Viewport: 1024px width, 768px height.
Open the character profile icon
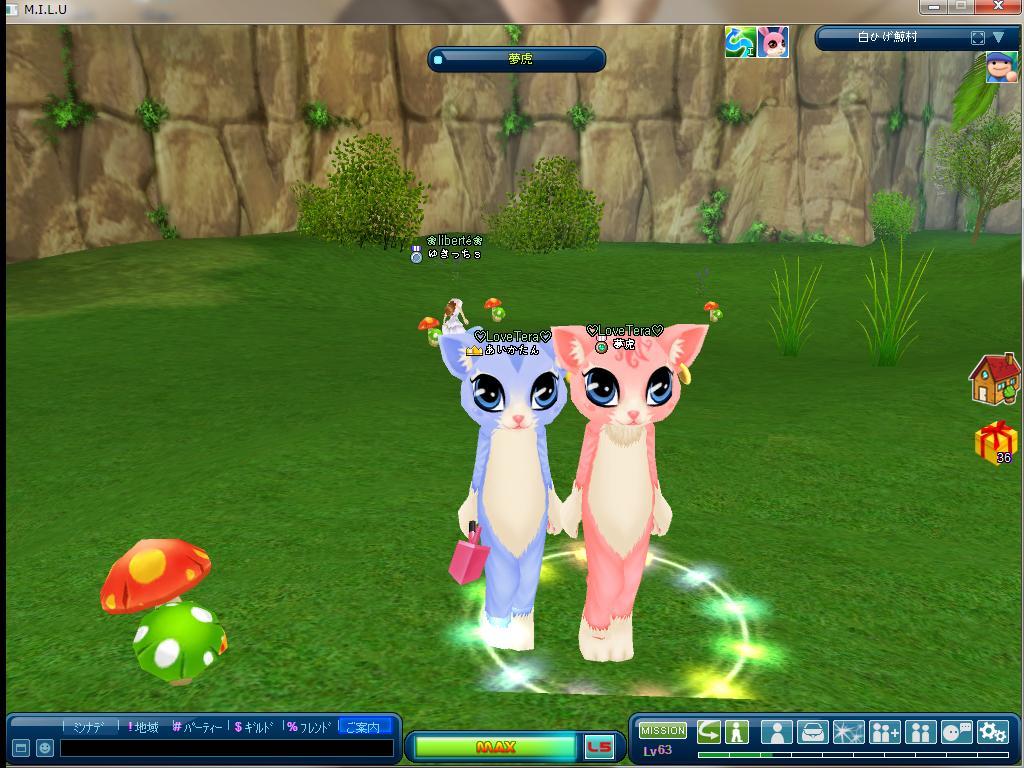coord(777,732)
